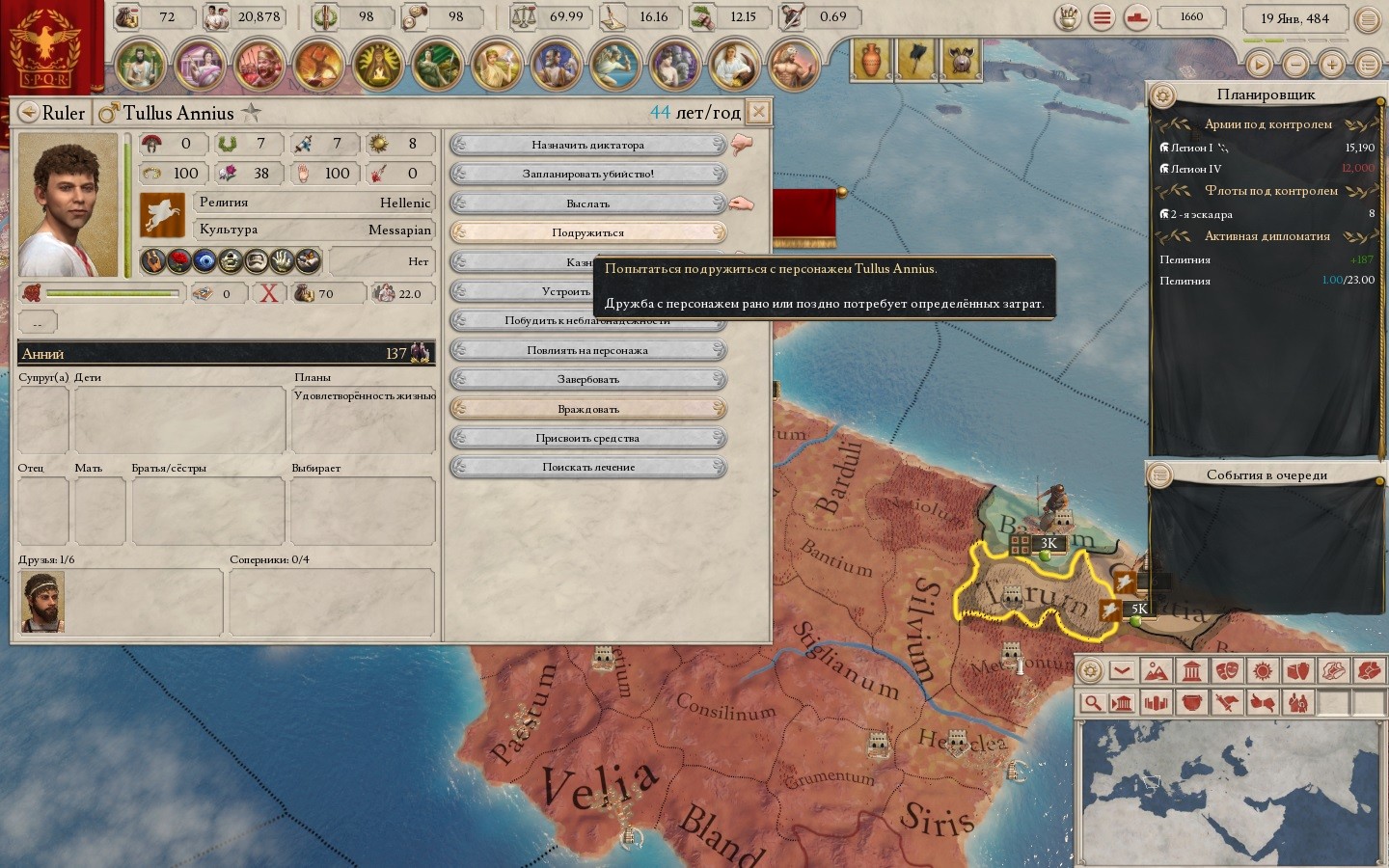Image resolution: width=1389 pixels, height=868 pixels.
Task: Open the friend's portrait under "Друзья"
Action: pos(42,602)
